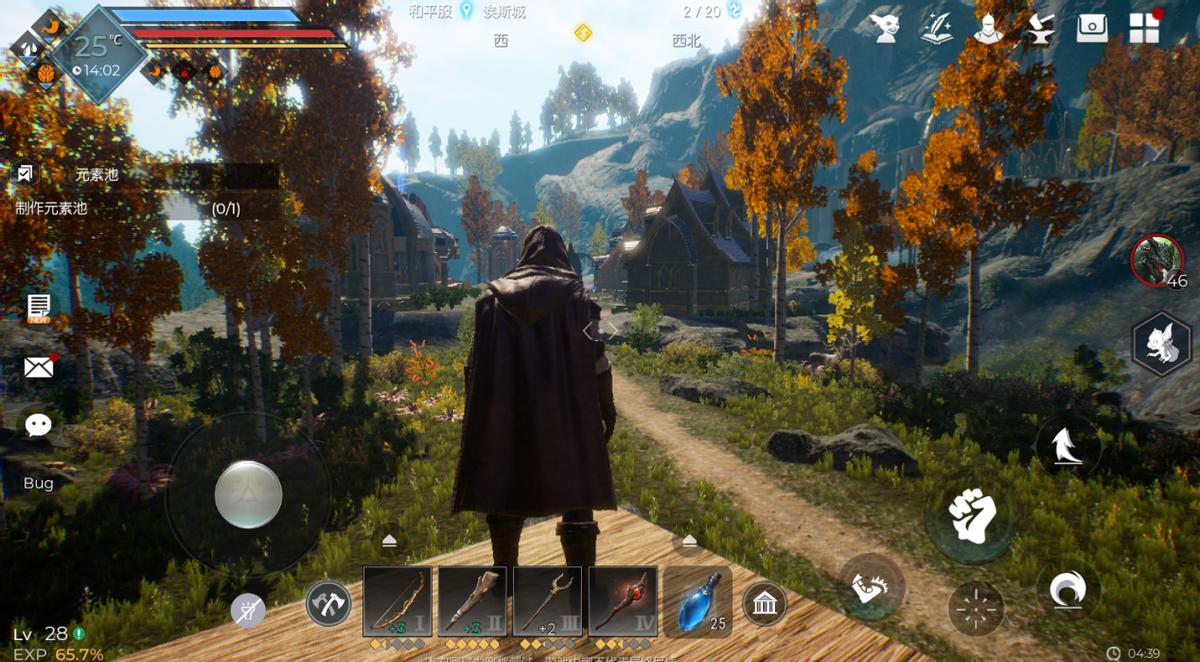Open the quill and book journal
1200x662 pixels.
tap(937, 28)
